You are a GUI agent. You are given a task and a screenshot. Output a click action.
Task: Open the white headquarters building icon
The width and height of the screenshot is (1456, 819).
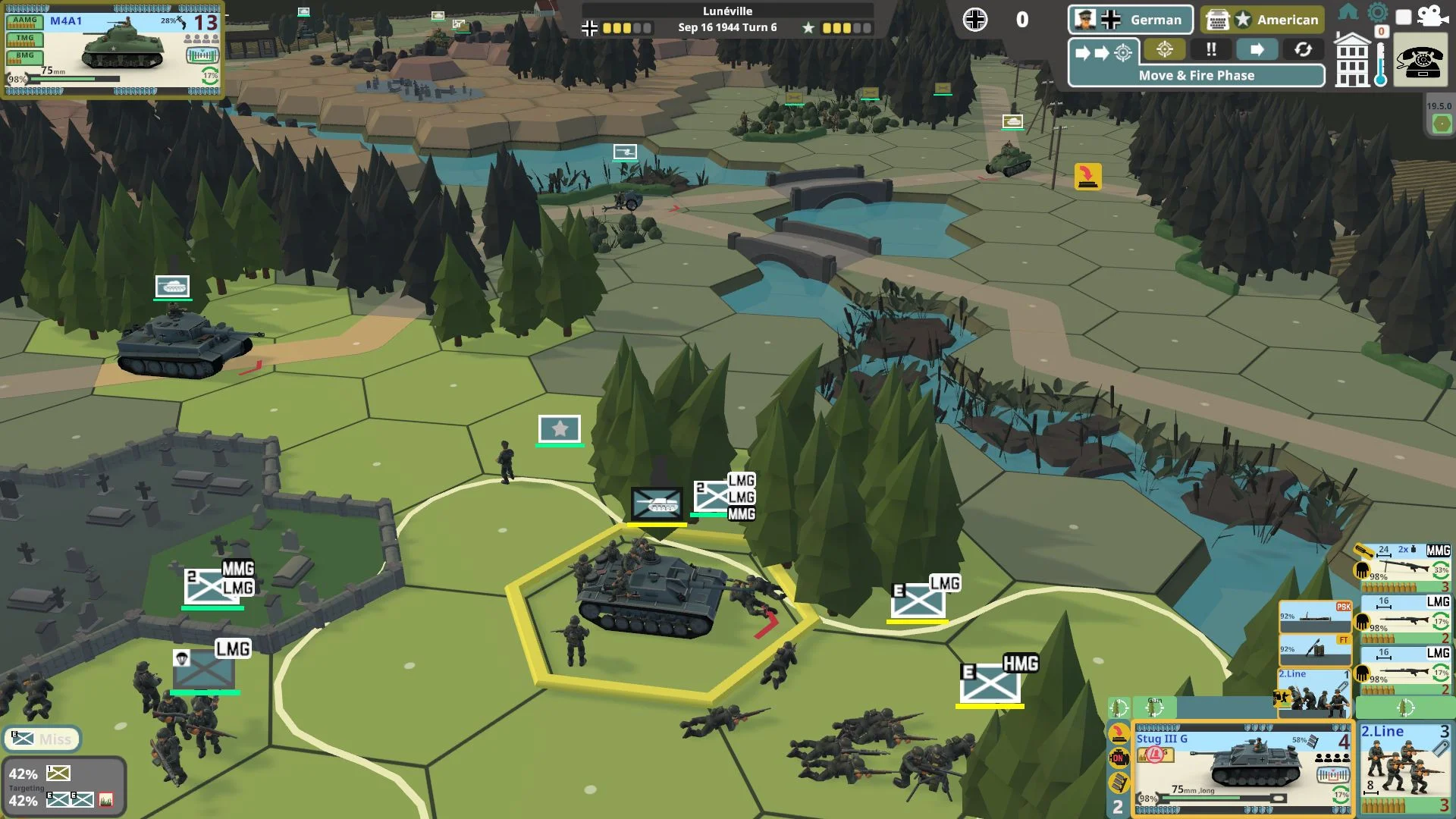coord(1352,61)
